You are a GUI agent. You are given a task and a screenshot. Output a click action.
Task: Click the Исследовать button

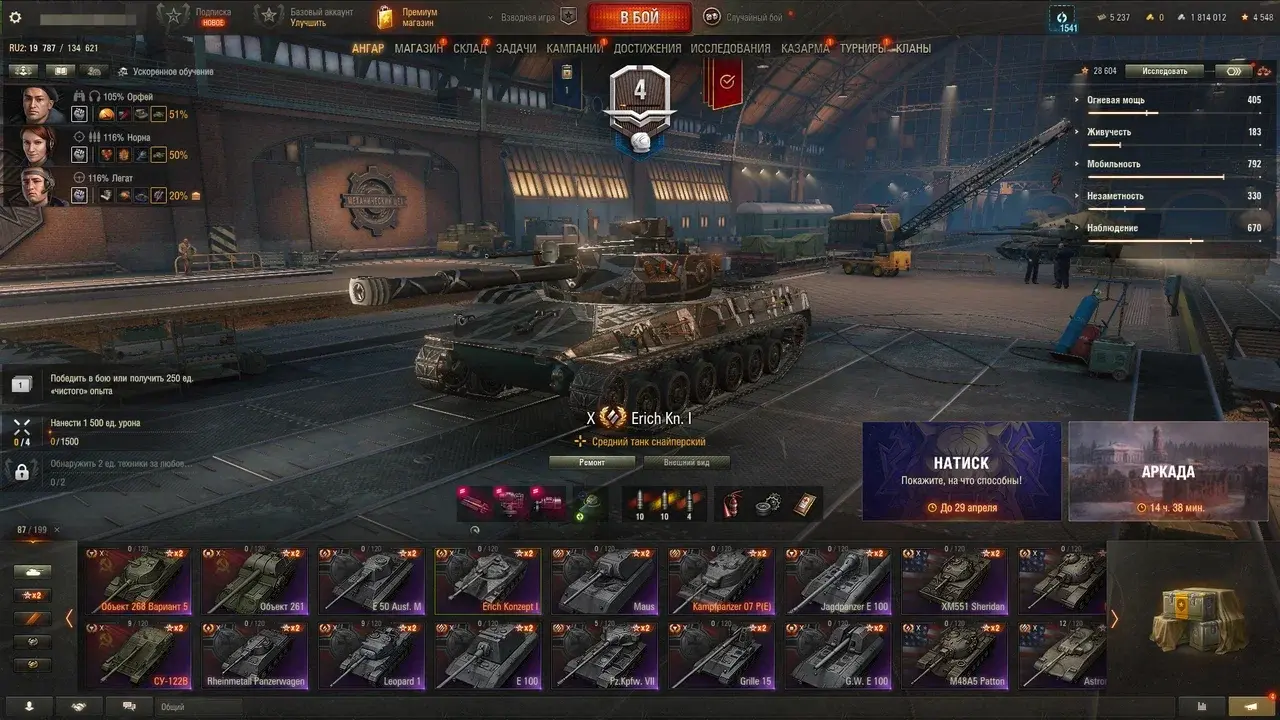point(1165,71)
